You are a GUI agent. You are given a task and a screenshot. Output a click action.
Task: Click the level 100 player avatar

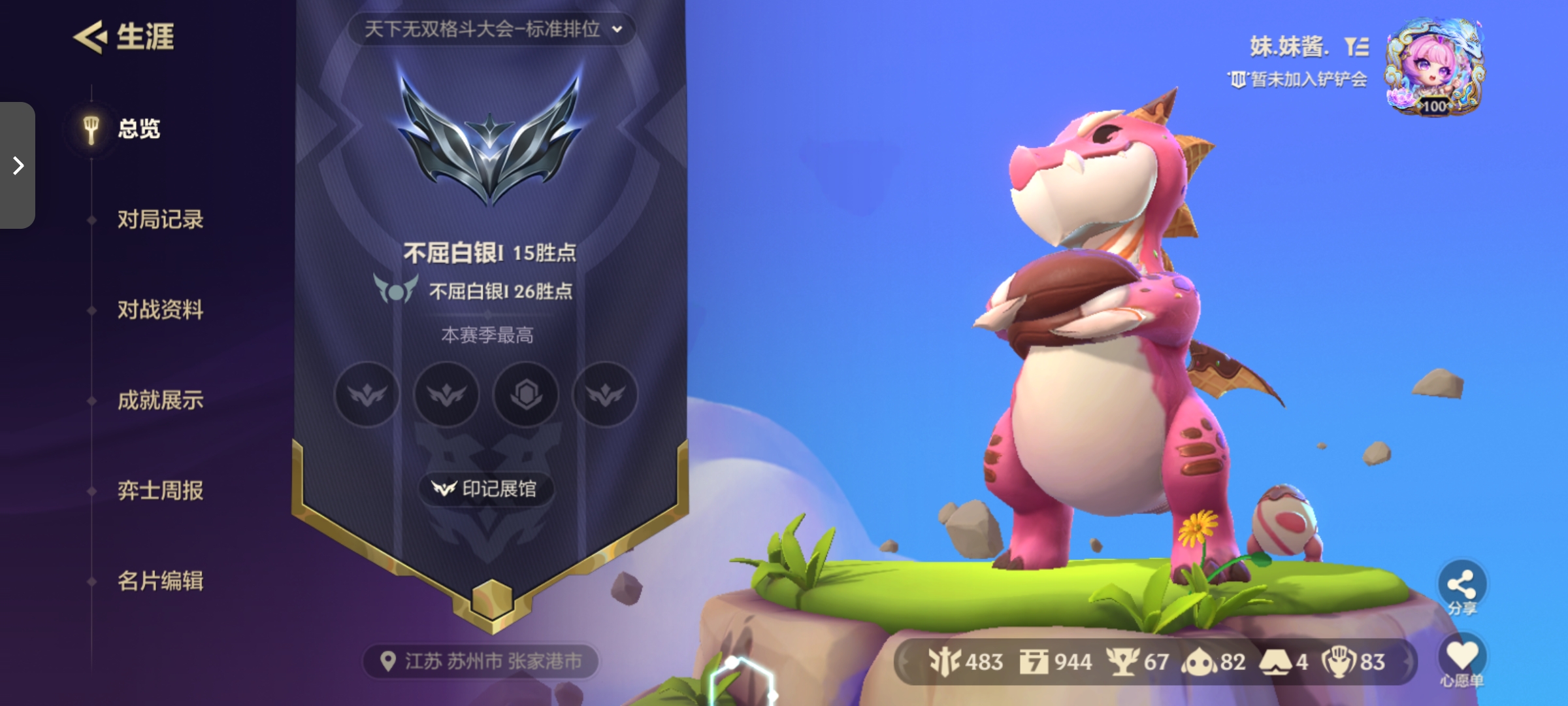[x=1434, y=65]
